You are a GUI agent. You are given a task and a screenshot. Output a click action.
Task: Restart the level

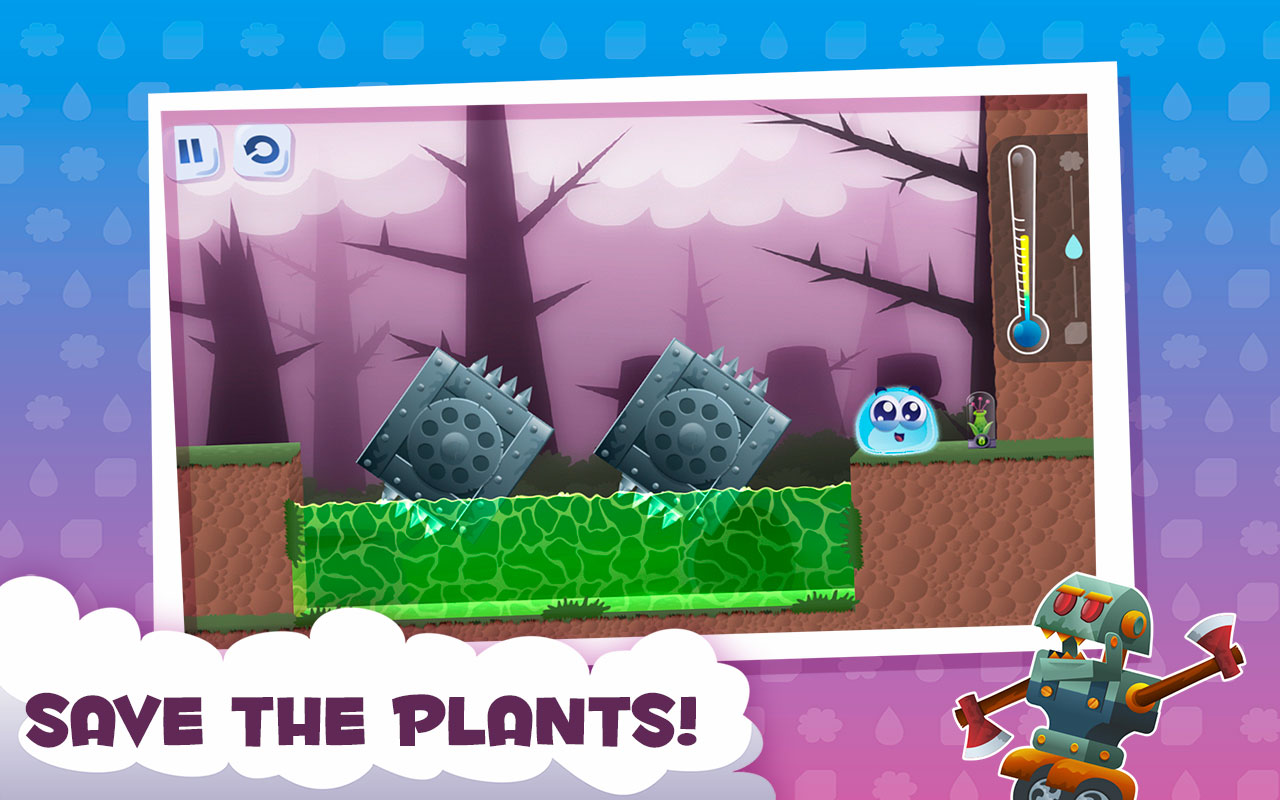(x=261, y=150)
